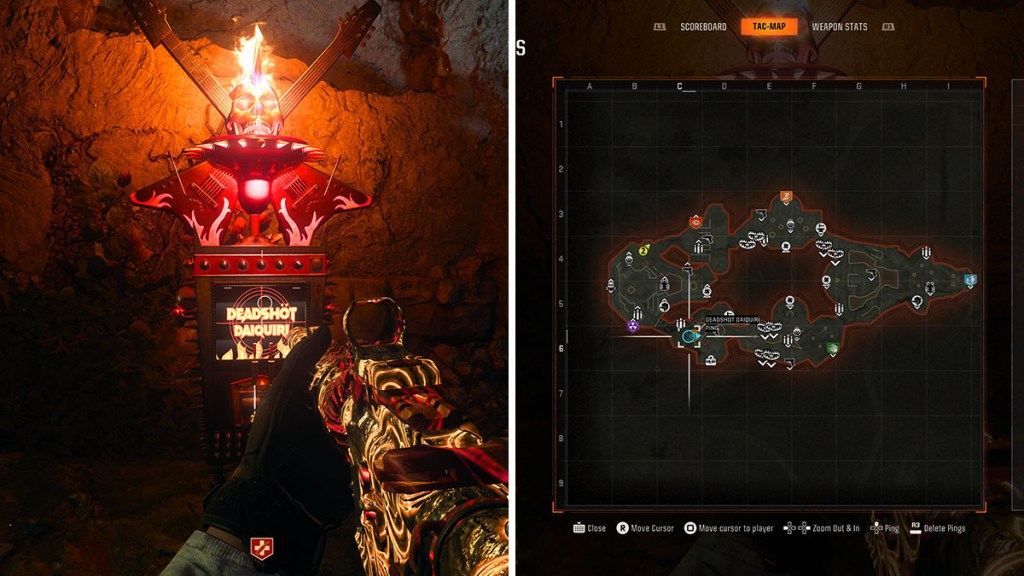
Task: Click Move cursor to player option
Action: (728, 528)
